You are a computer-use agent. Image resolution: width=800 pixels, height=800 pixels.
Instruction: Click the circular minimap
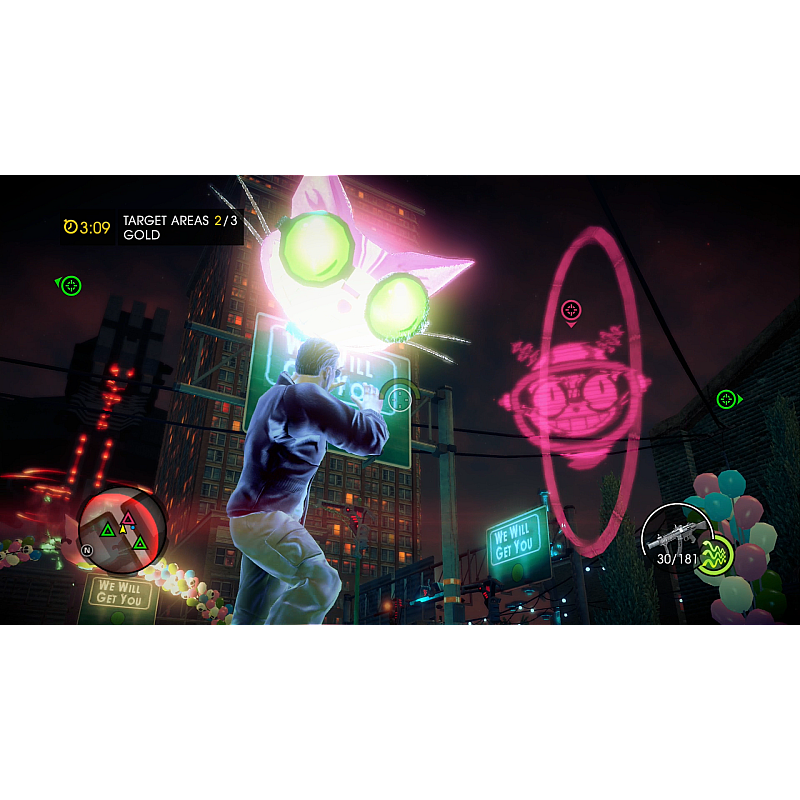(x=122, y=530)
